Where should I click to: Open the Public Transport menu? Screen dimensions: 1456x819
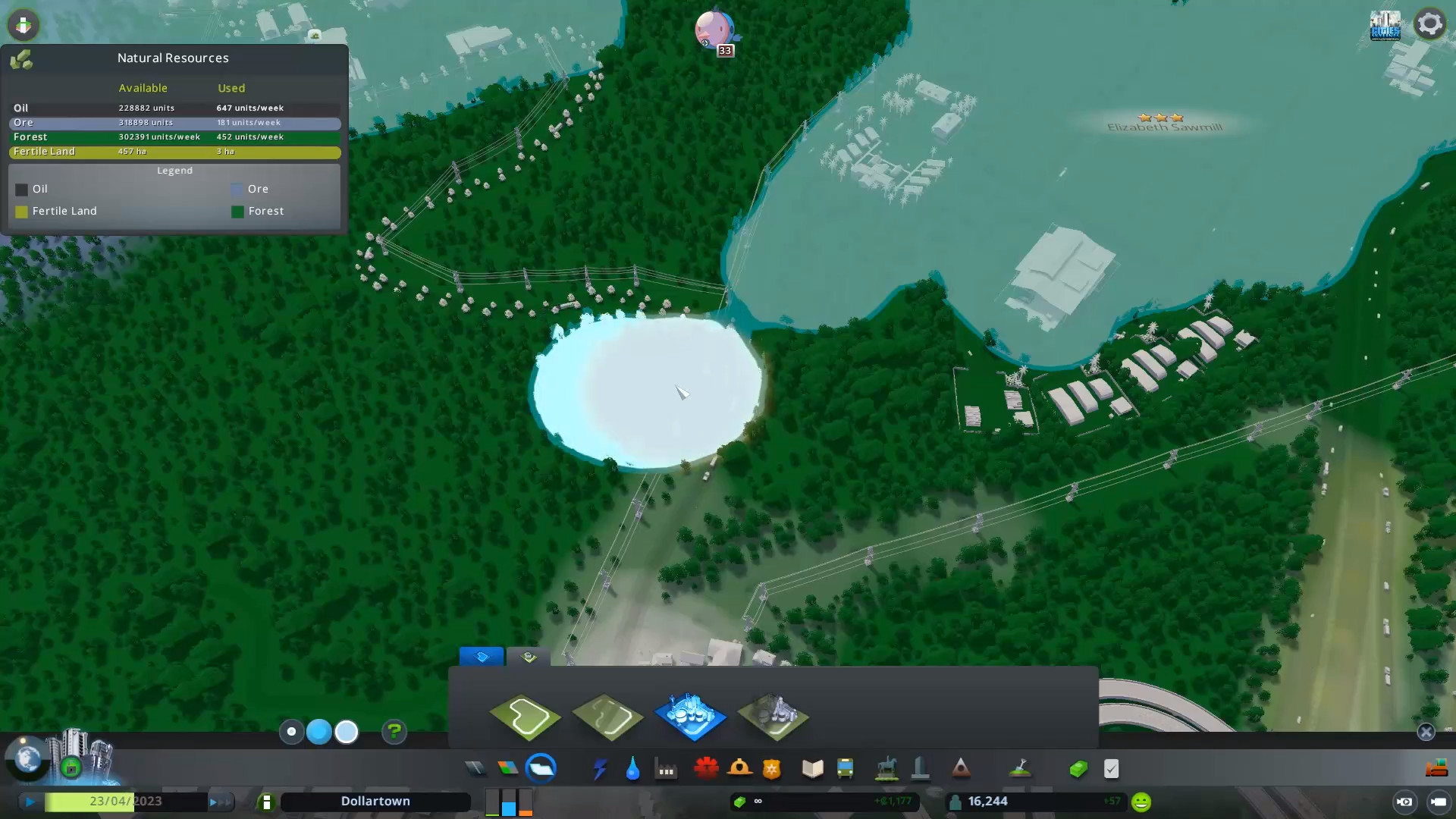pyautogui.click(x=847, y=768)
